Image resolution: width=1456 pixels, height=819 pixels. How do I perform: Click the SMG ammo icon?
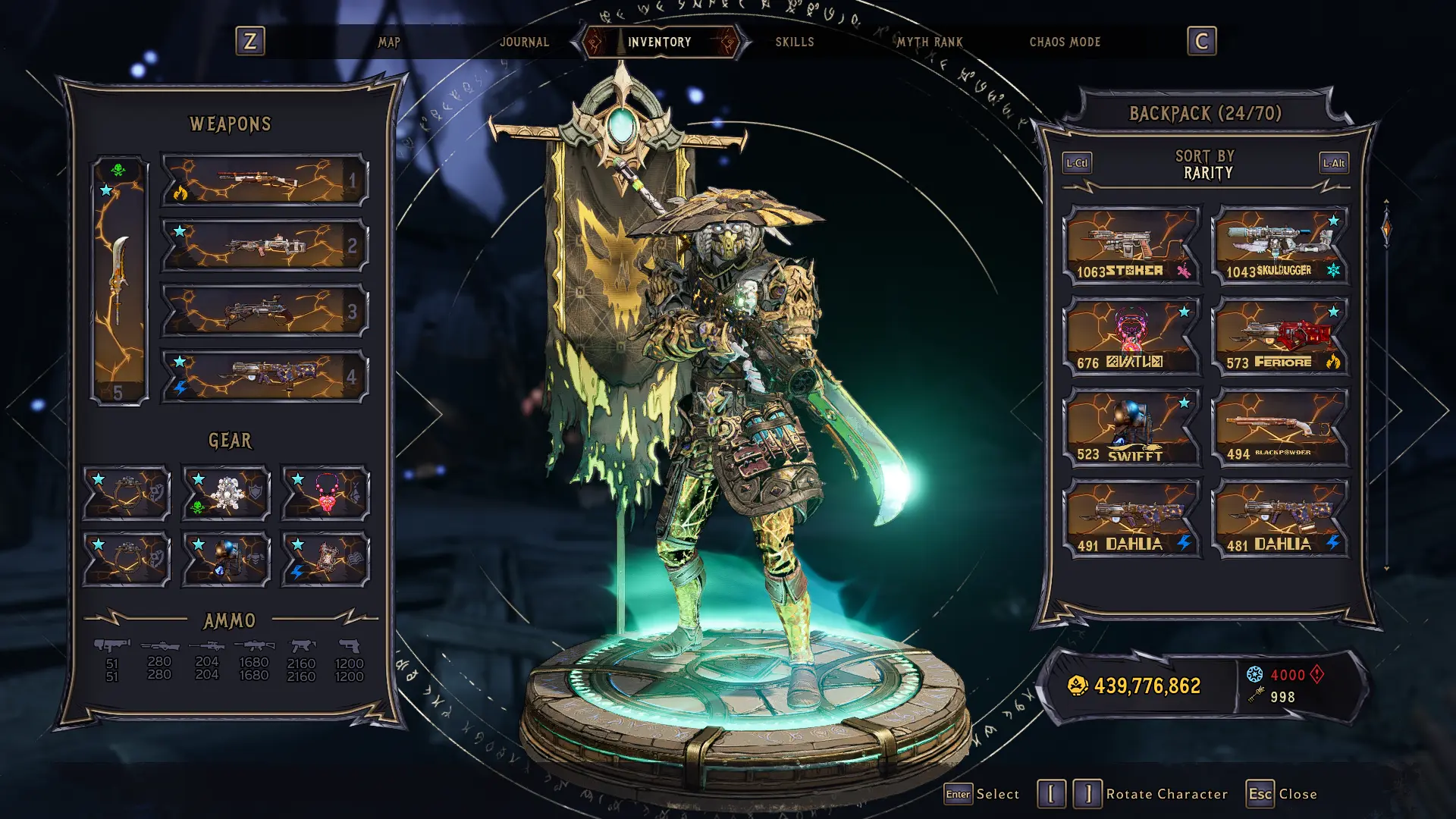303,646
